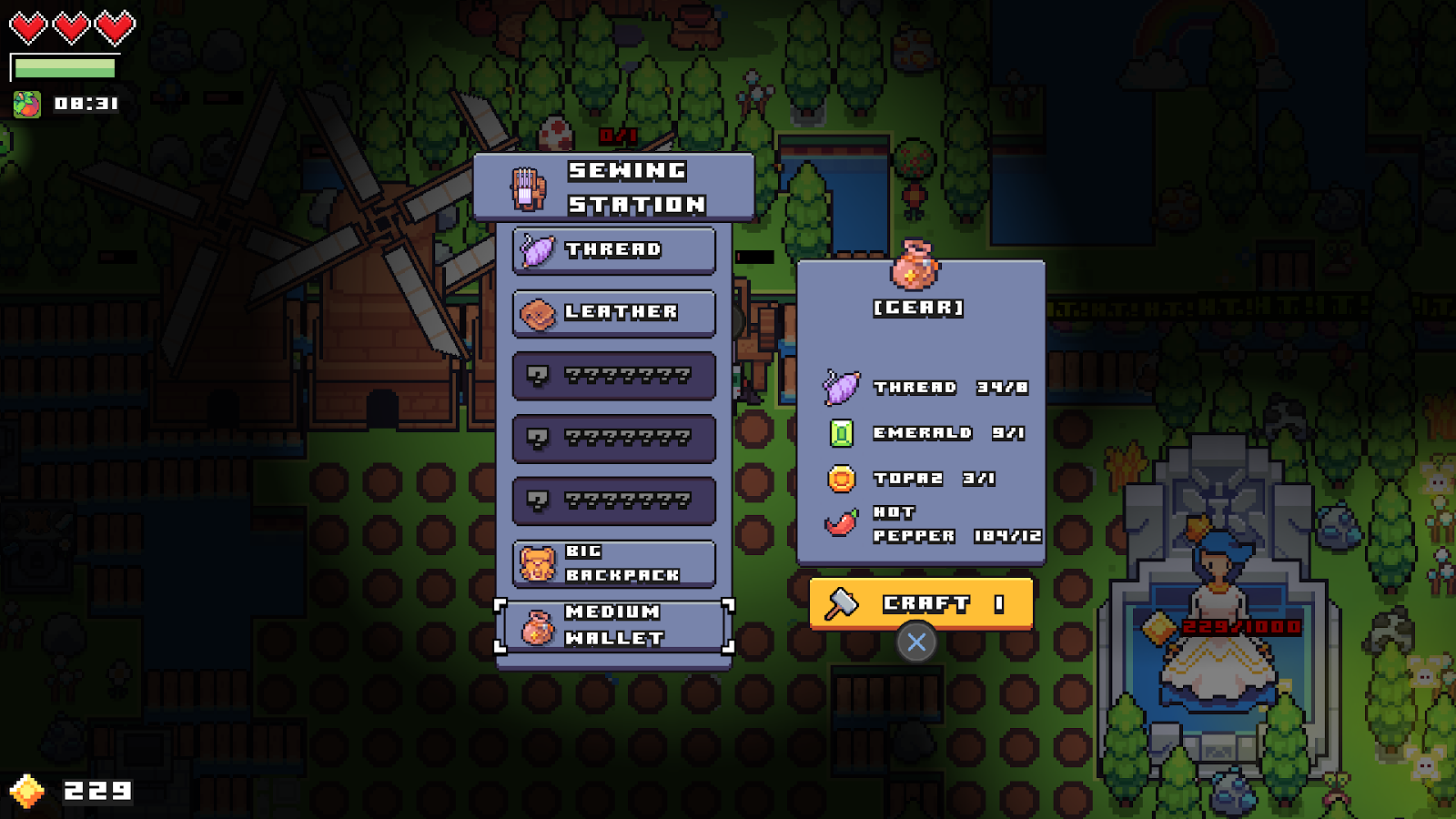Click the fruit icon next to the 08:31 timer

pyautogui.click(x=26, y=102)
